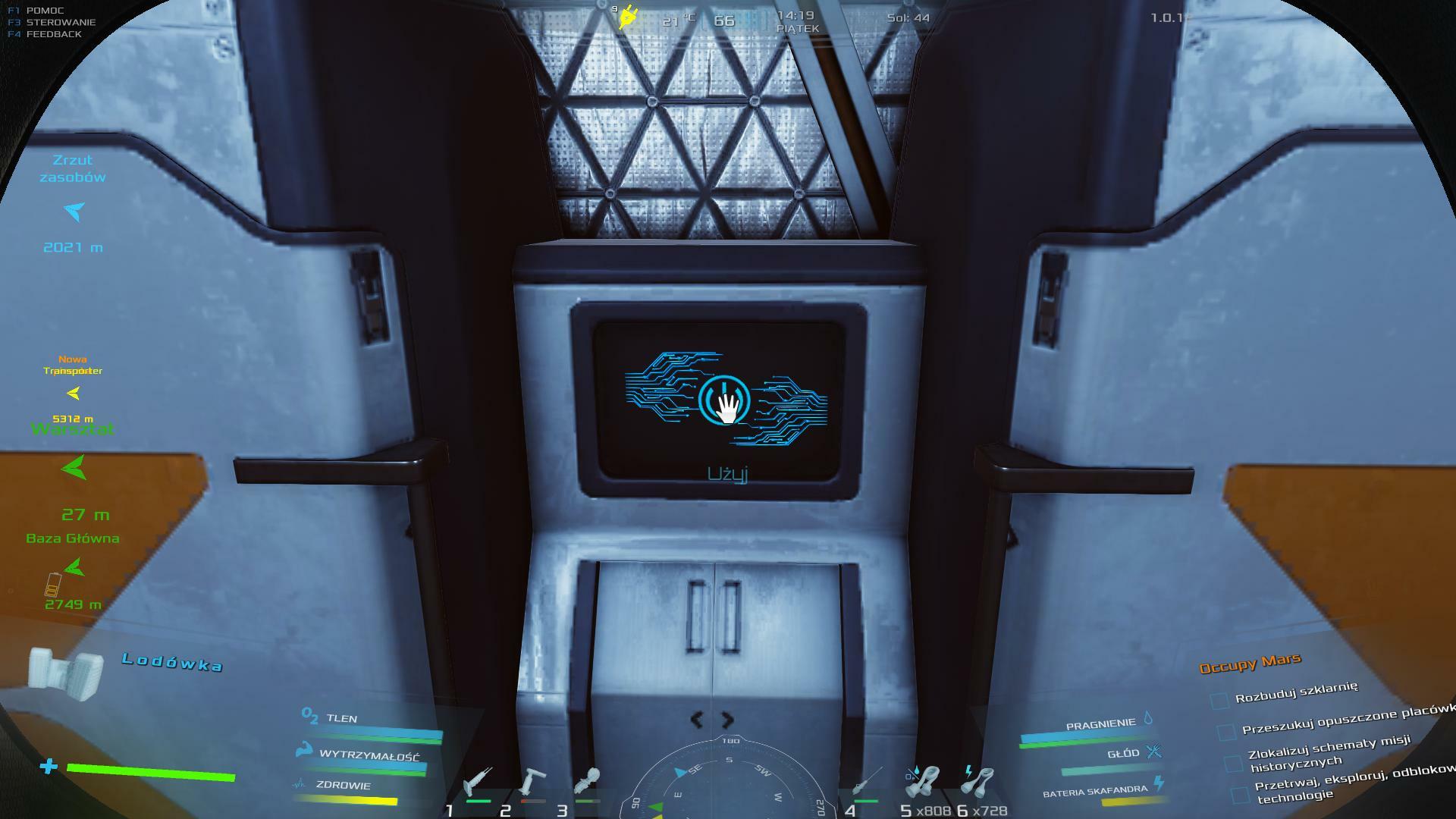Click the Occupy Mars quest title
The width and height of the screenshot is (1456, 819).
(1250, 663)
